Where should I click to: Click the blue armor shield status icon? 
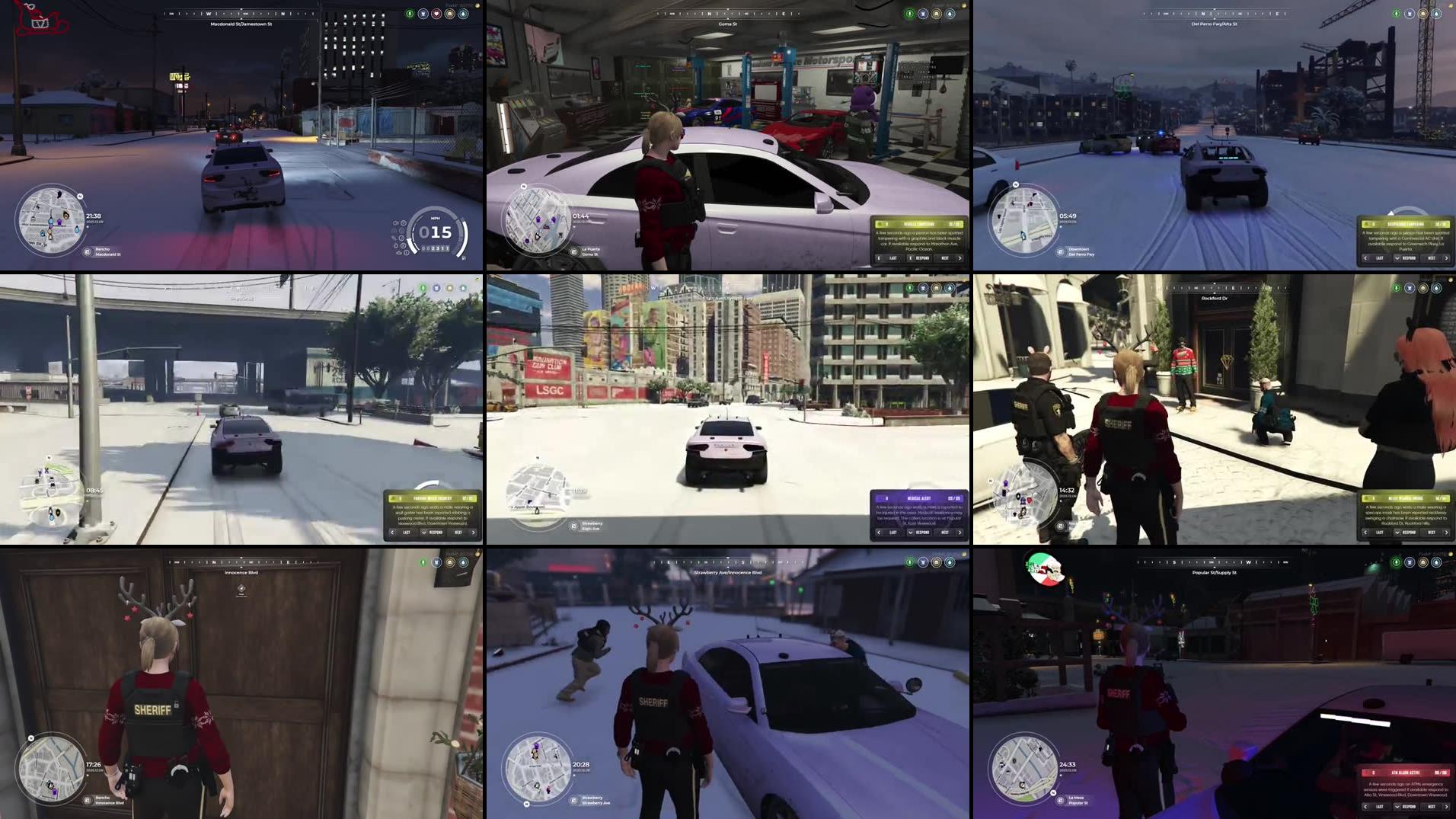pyautogui.click(x=423, y=14)
